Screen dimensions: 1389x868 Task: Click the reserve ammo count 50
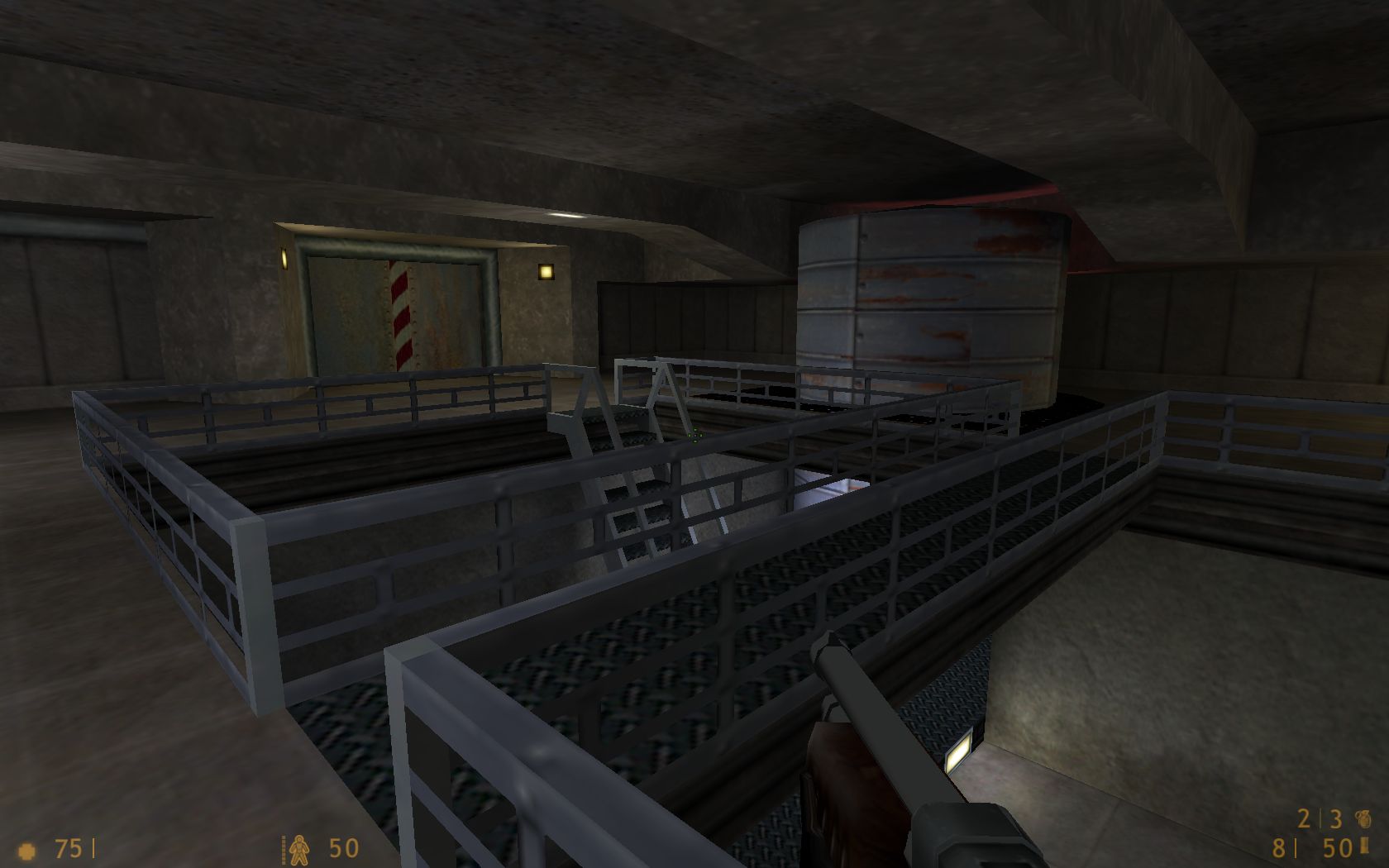[1337, 847]
